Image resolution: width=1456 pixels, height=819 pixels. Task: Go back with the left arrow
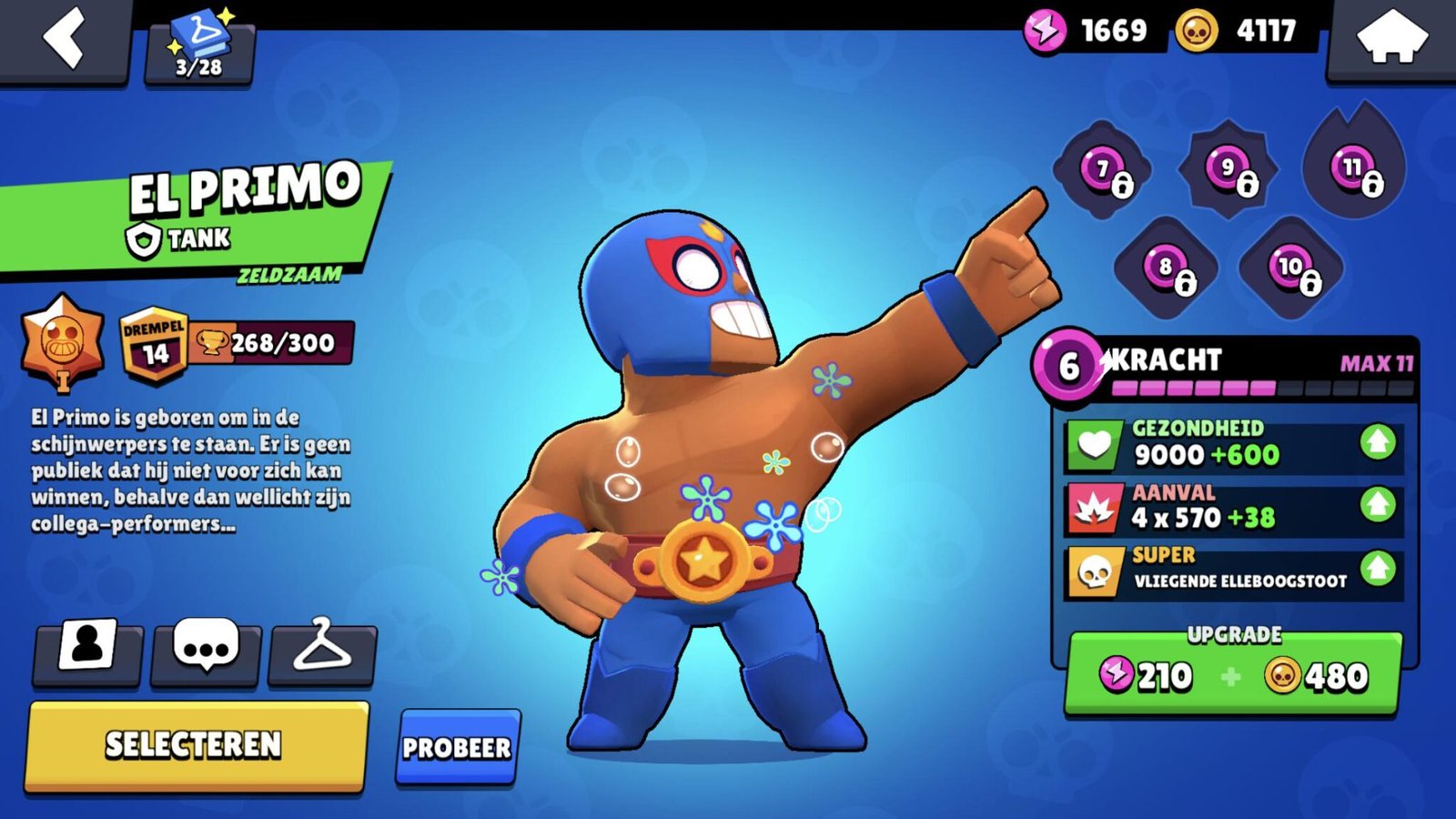pyautogui.click(x=64, y=38)
